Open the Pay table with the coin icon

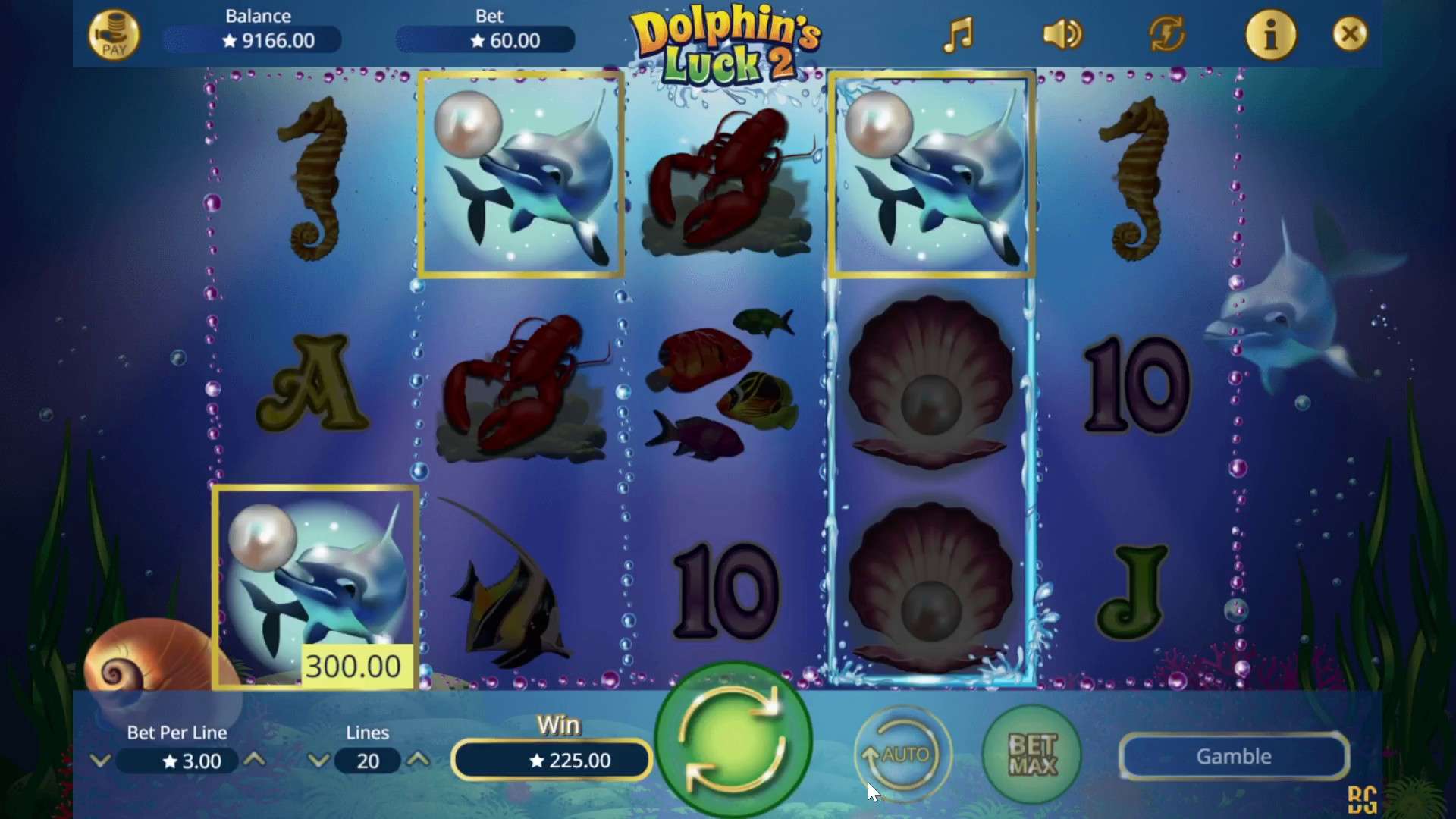pos(114,33)
